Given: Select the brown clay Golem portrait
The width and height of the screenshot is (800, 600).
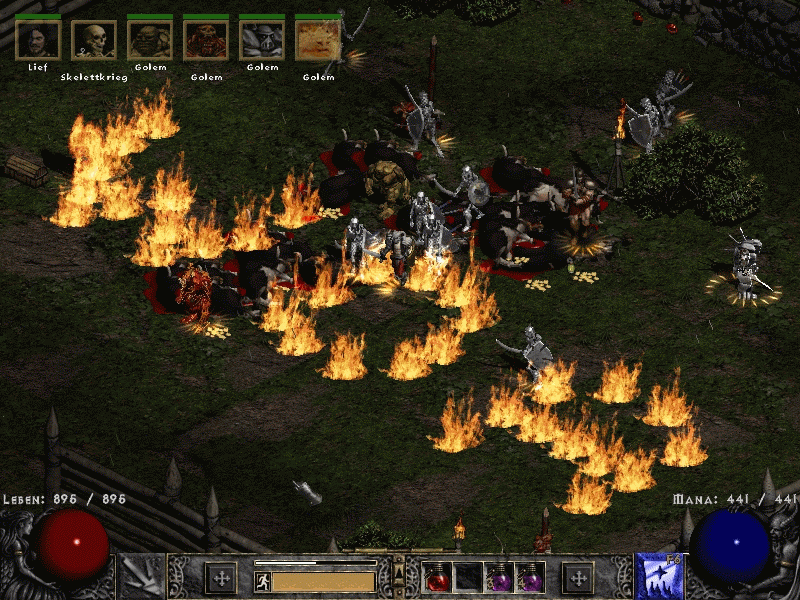Looking at the screenshot, I should 150,40.
